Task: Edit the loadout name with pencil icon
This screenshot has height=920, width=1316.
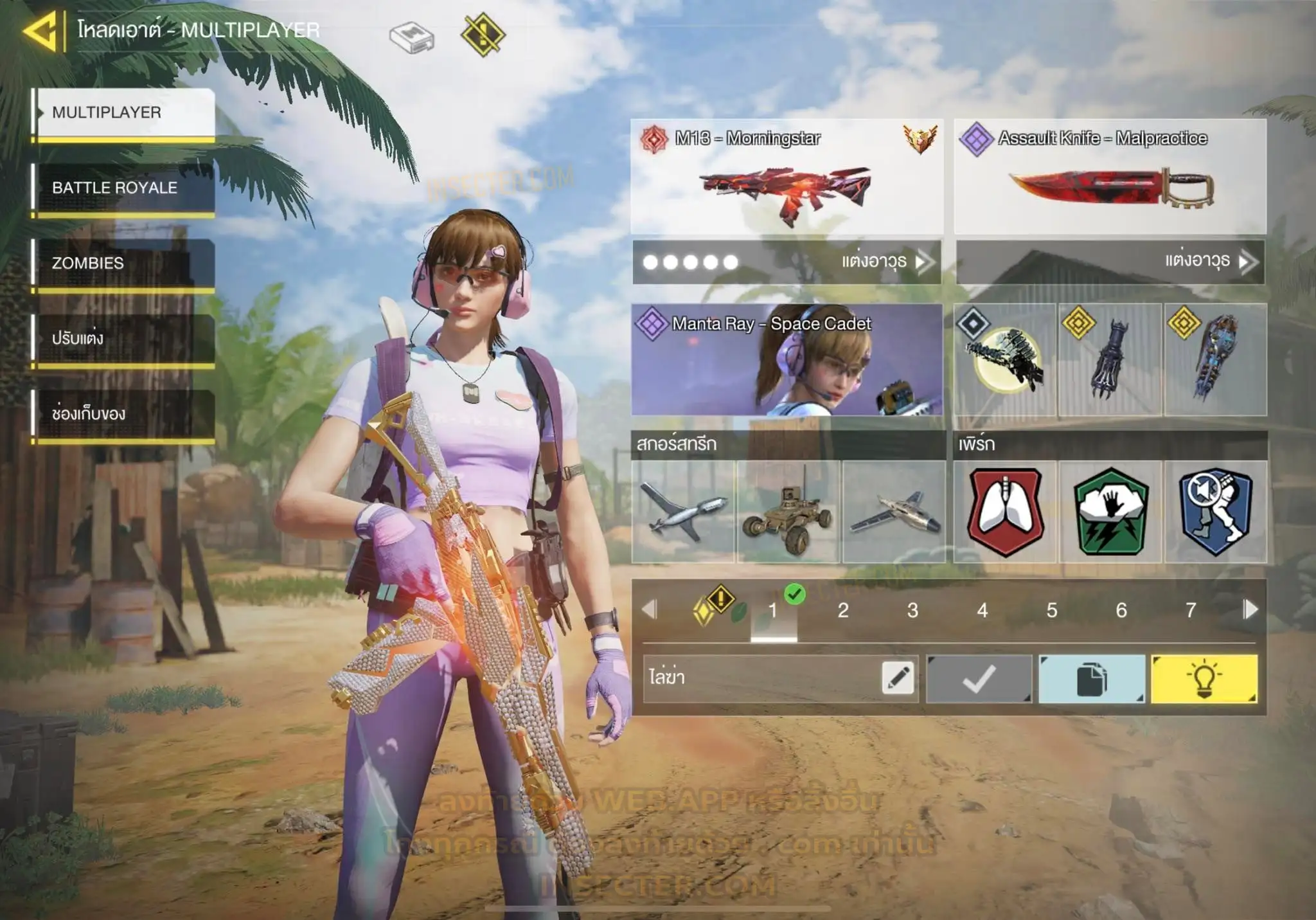Action: pyautogui.click(x=898, y=678)
